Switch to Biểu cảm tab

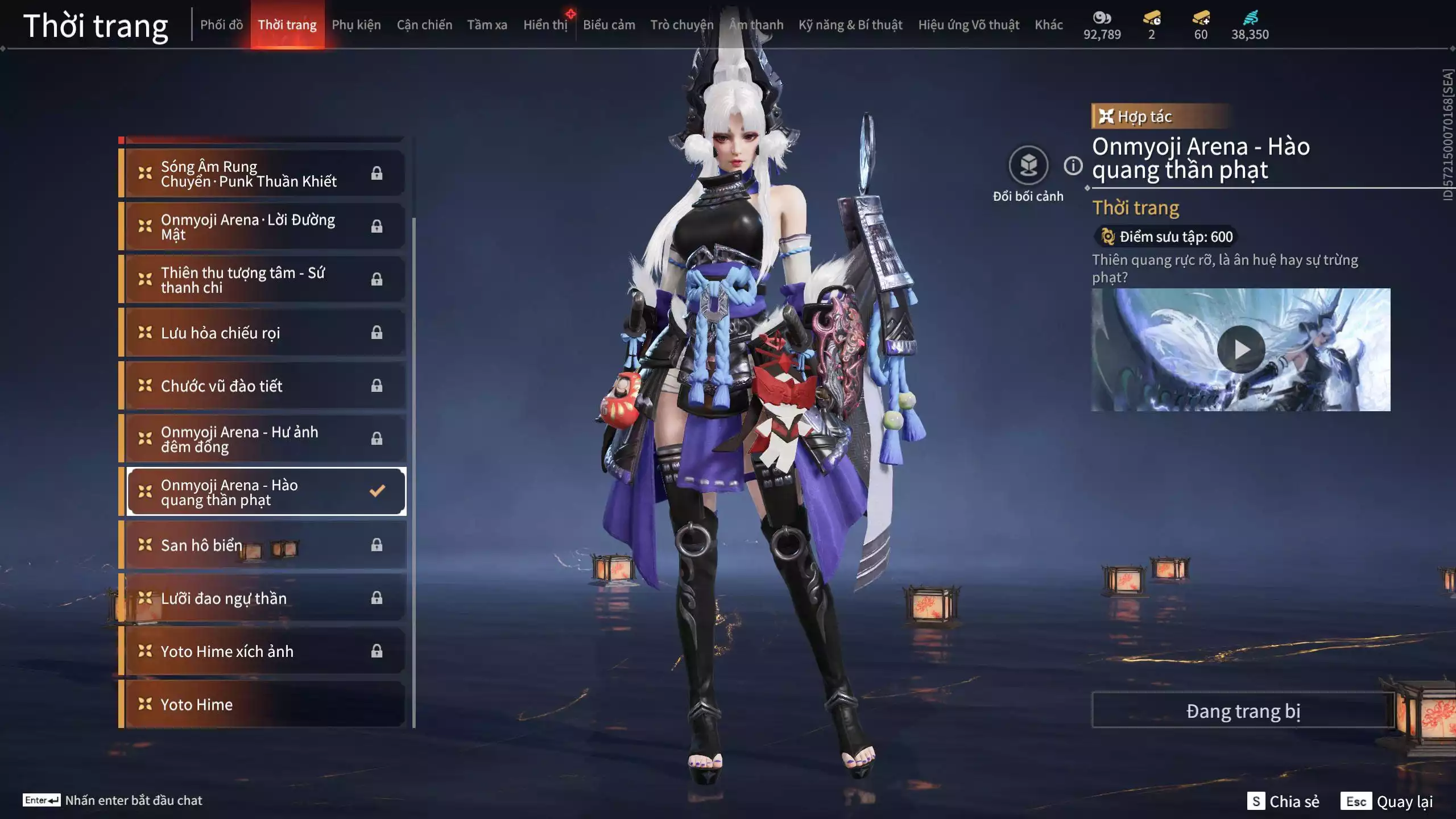(x=609, y=25)
